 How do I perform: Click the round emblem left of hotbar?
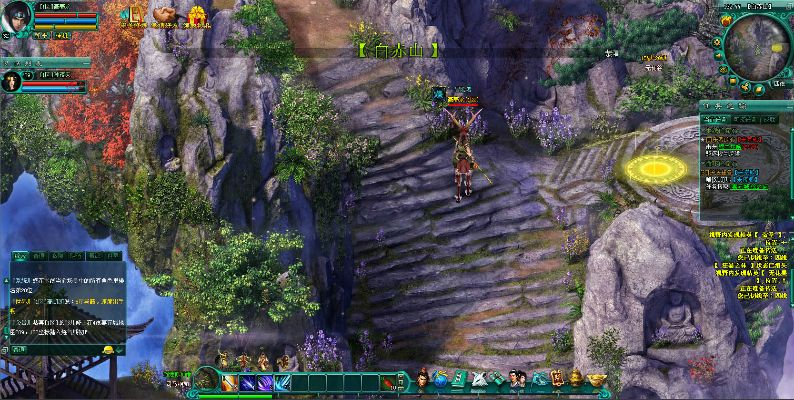[207, 379]
